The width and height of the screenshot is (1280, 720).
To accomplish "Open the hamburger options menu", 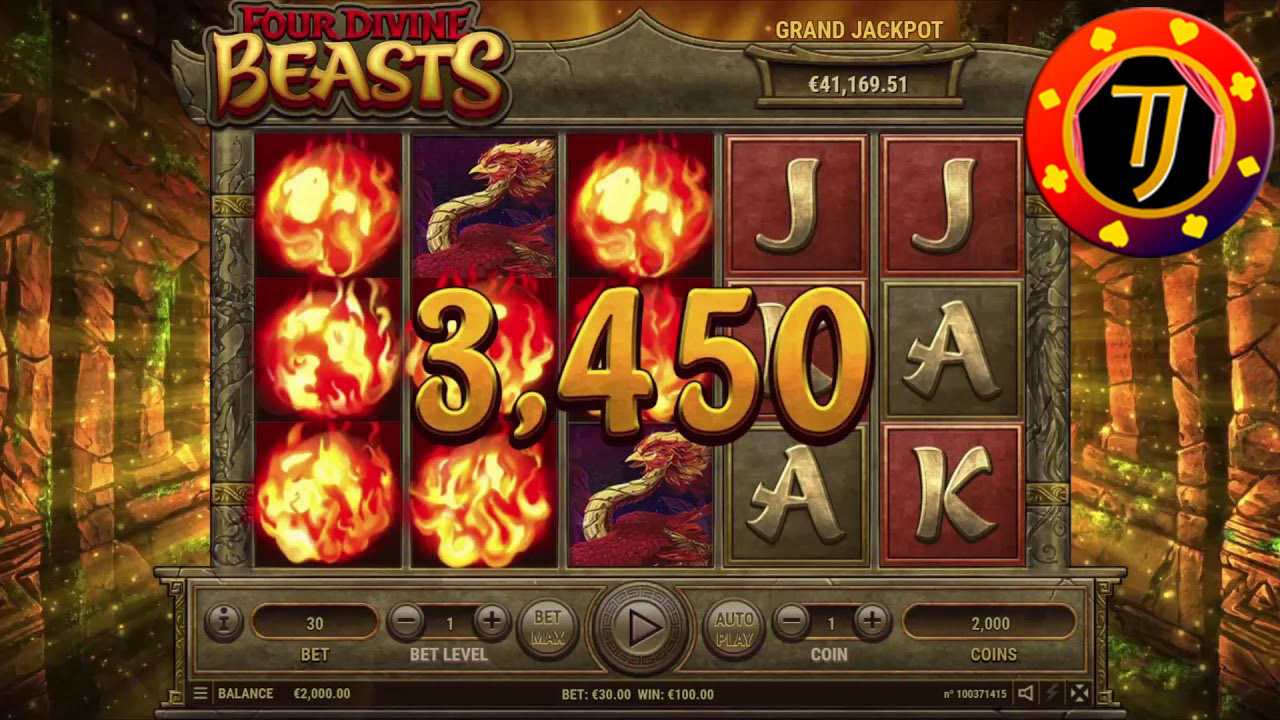I will pos(199,693).
